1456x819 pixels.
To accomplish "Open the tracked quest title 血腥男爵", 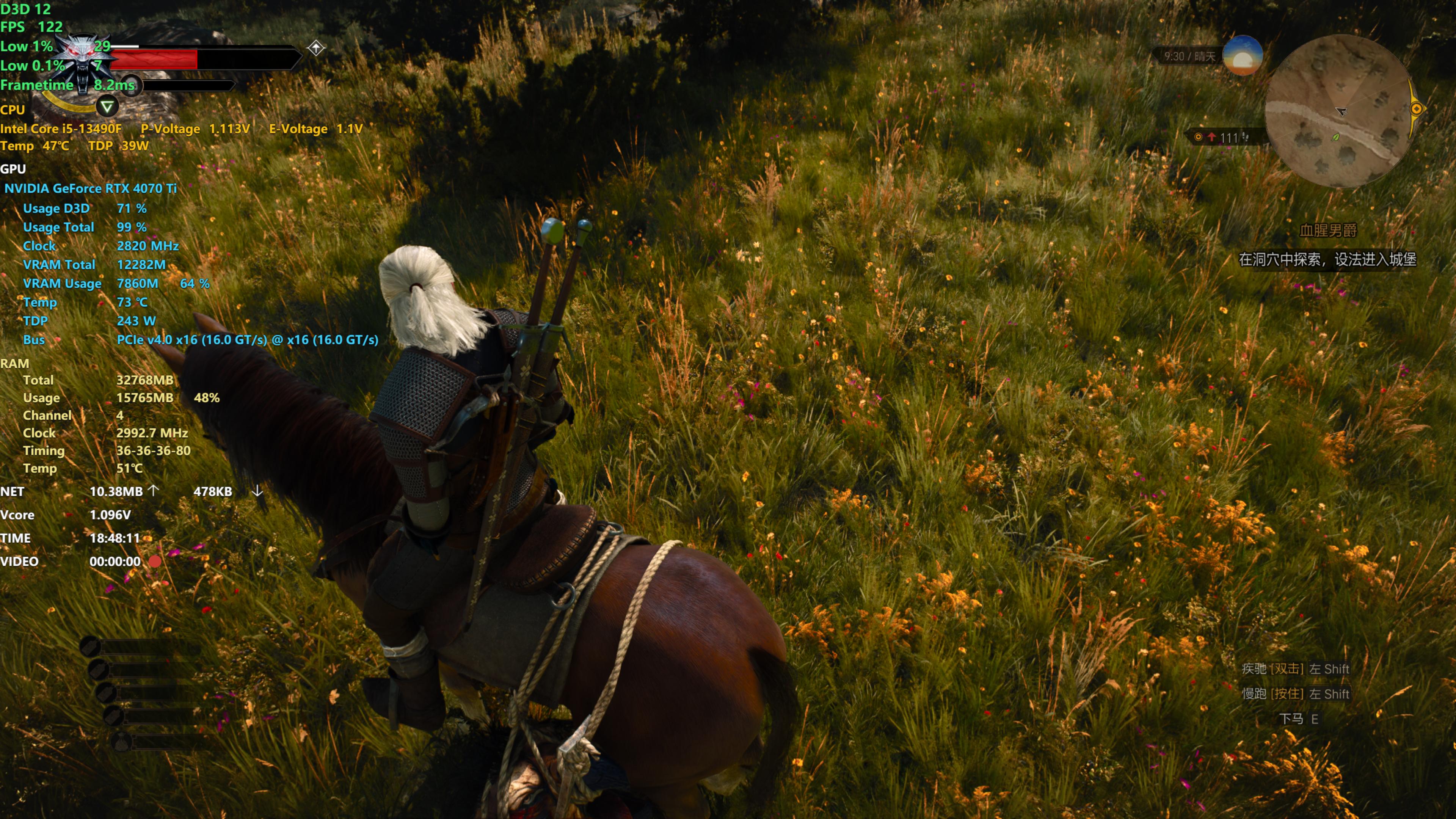I will pyautogui.click(x=1328, y=231).
